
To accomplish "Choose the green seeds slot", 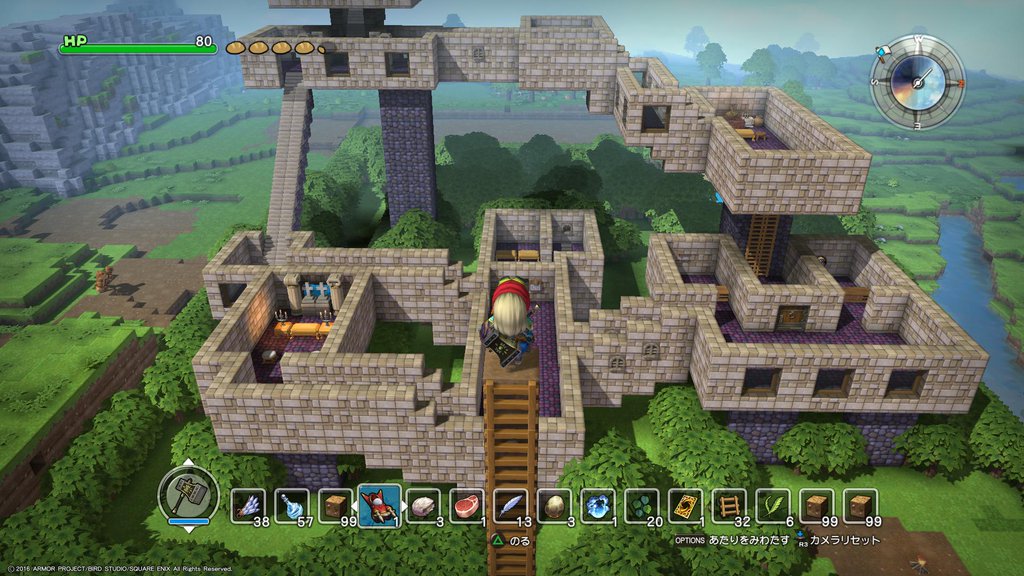I will (642, 506).
